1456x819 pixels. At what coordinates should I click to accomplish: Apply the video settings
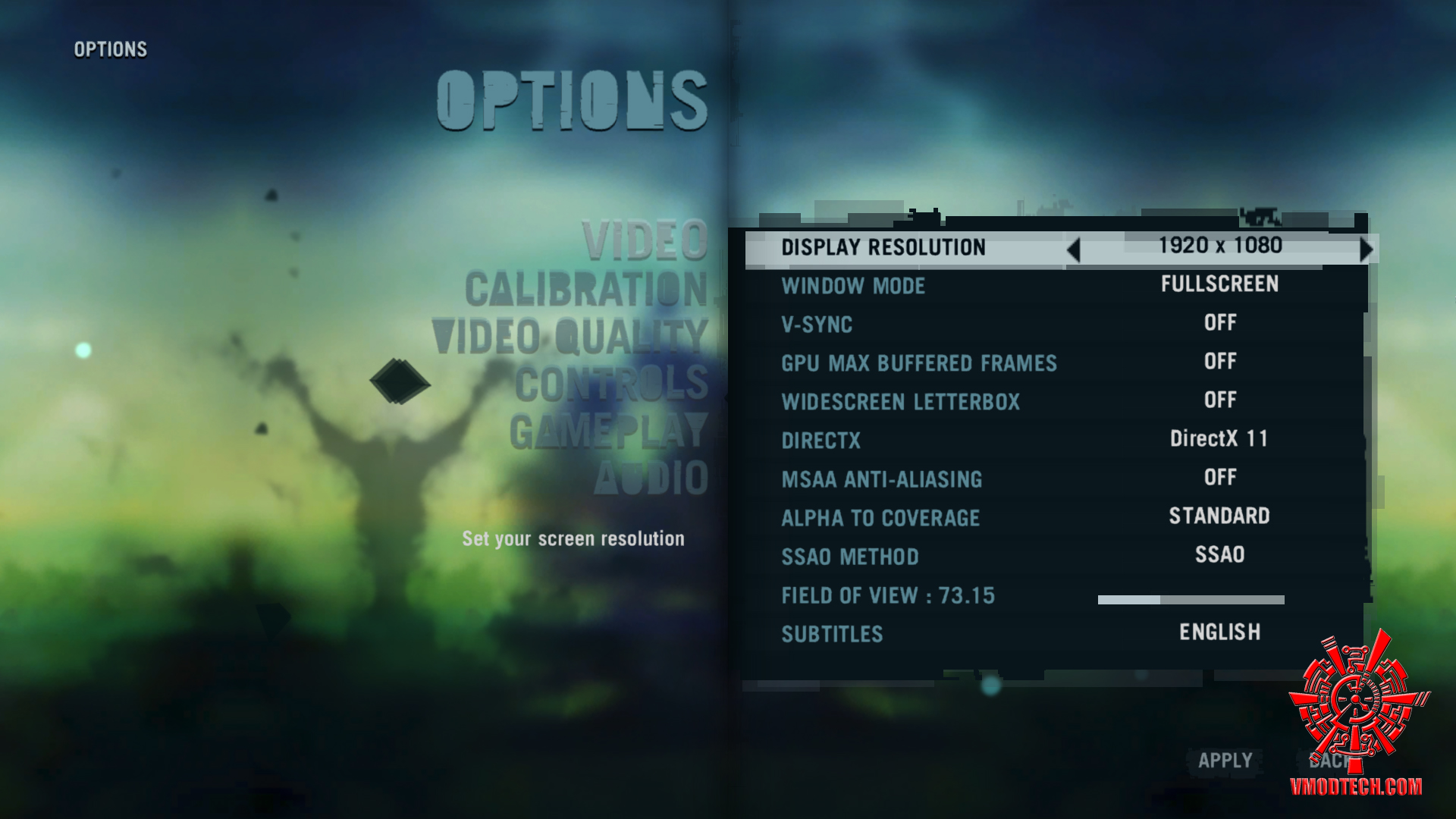[x=1225, y=761]
